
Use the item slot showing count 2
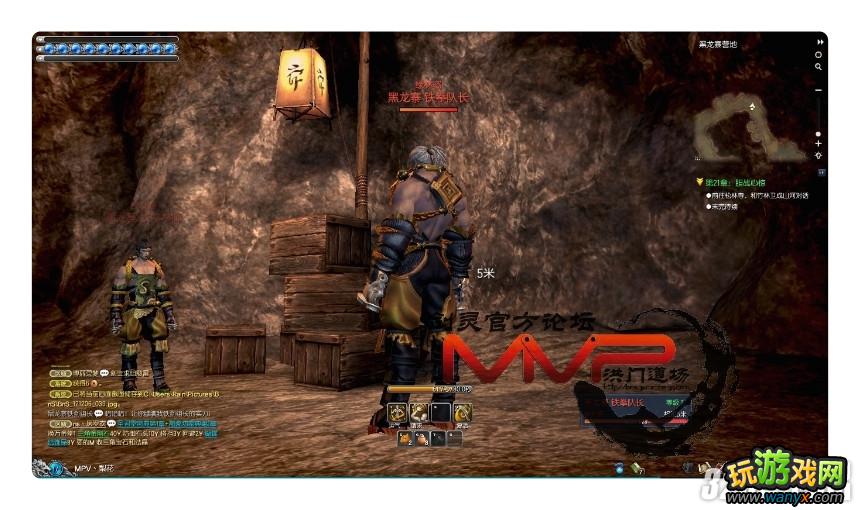coord(406,438)
